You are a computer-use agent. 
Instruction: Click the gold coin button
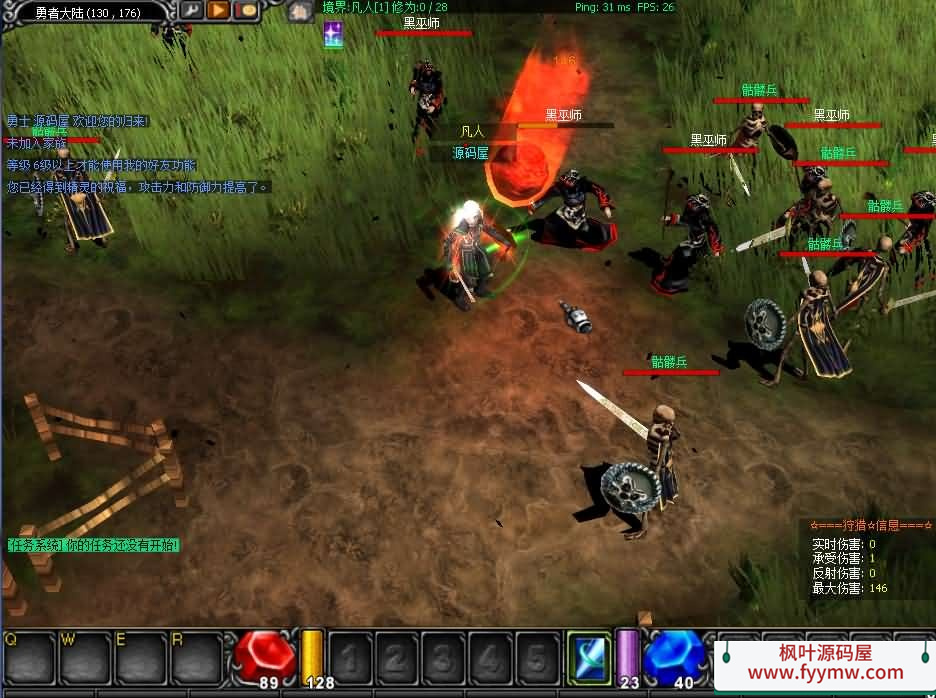[x=245, y=11]
